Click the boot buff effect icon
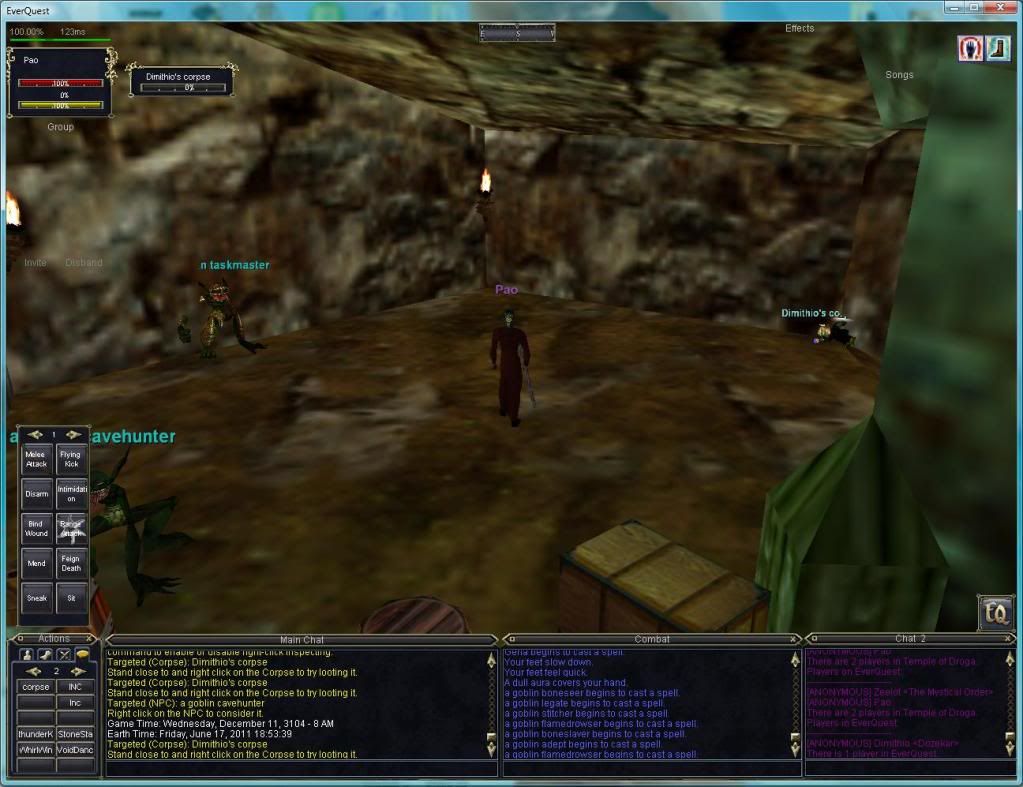The image size is (1023, 787). [x=997, y=48]
